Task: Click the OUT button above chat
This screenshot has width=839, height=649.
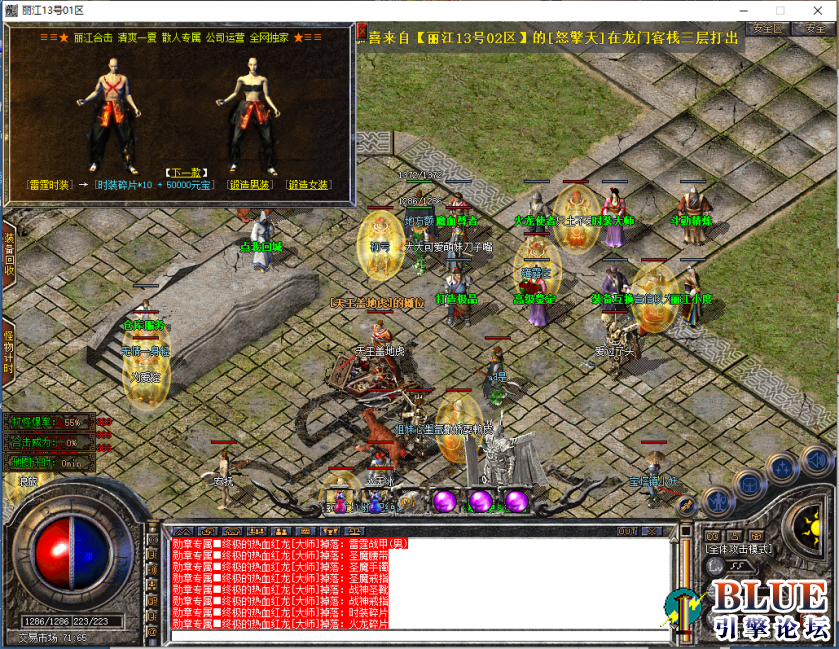Action: coord(627,530)
